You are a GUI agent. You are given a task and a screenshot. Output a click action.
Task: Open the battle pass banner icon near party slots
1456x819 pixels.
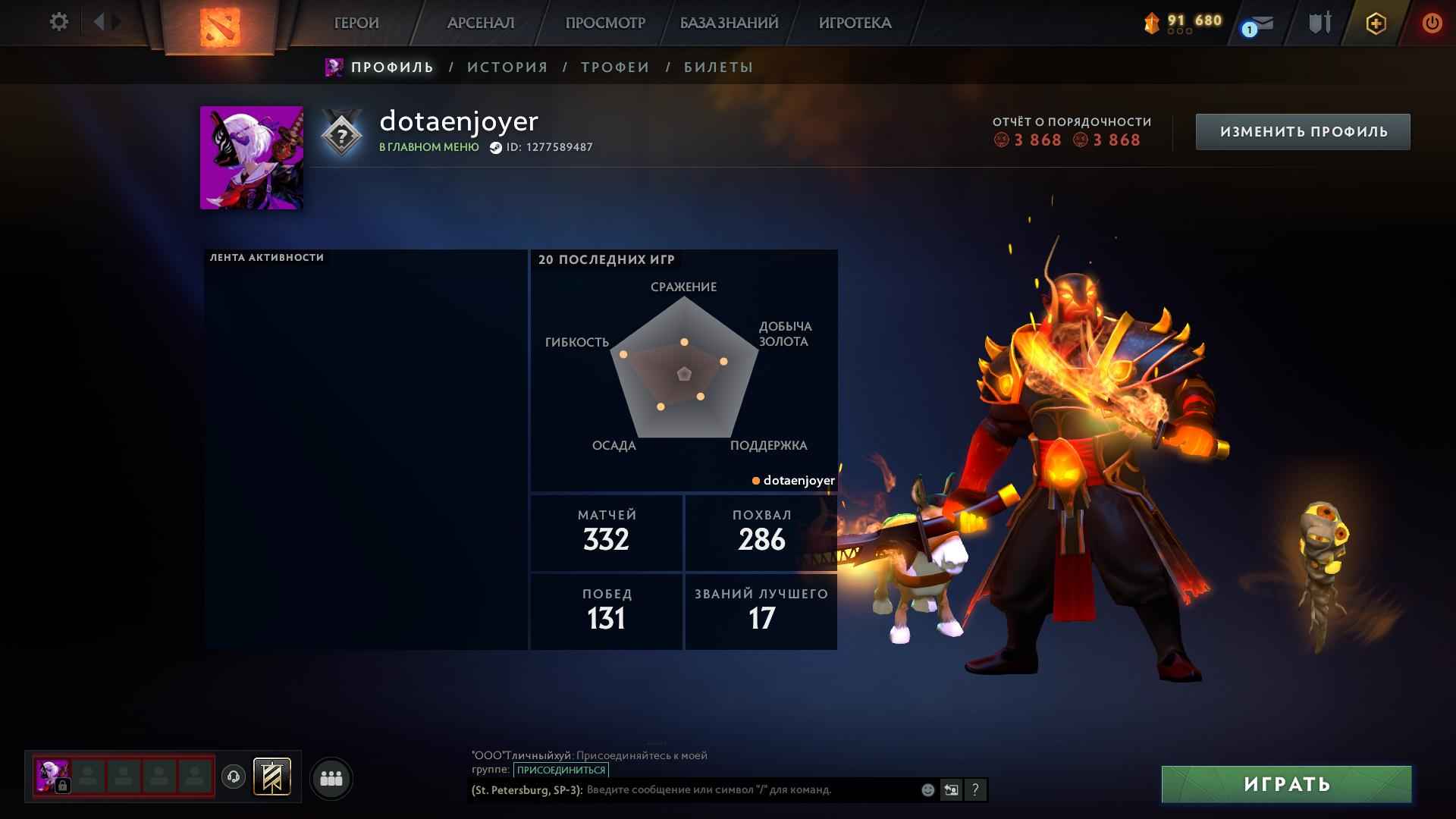[x=272, y=777]
